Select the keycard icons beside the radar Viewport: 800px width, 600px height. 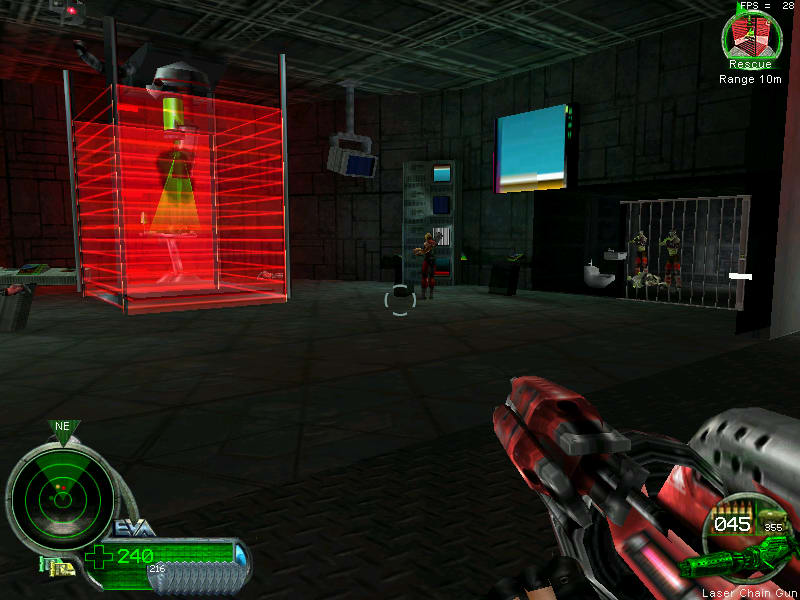[56, 567]
